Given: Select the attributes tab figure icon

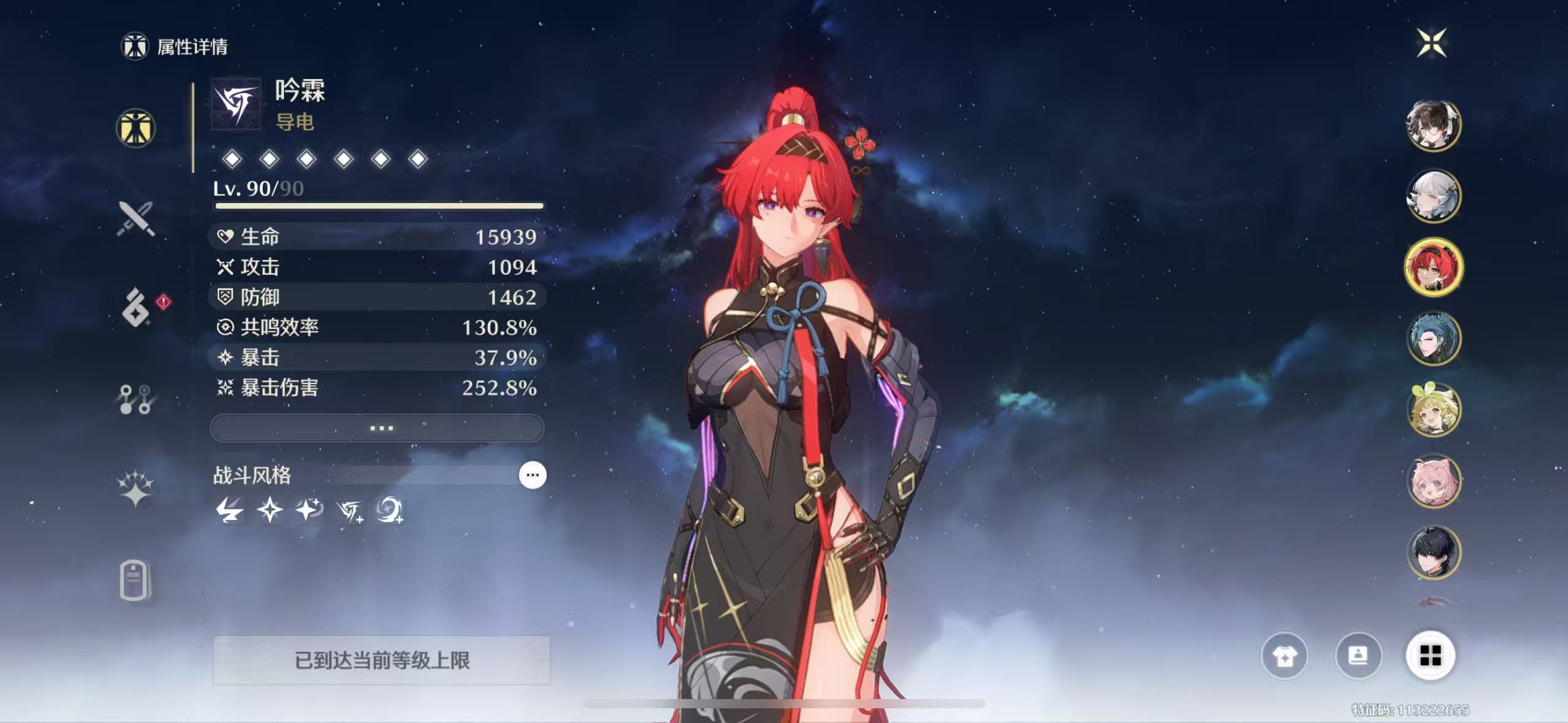Looking at the screenshot, I should point(136,129).
